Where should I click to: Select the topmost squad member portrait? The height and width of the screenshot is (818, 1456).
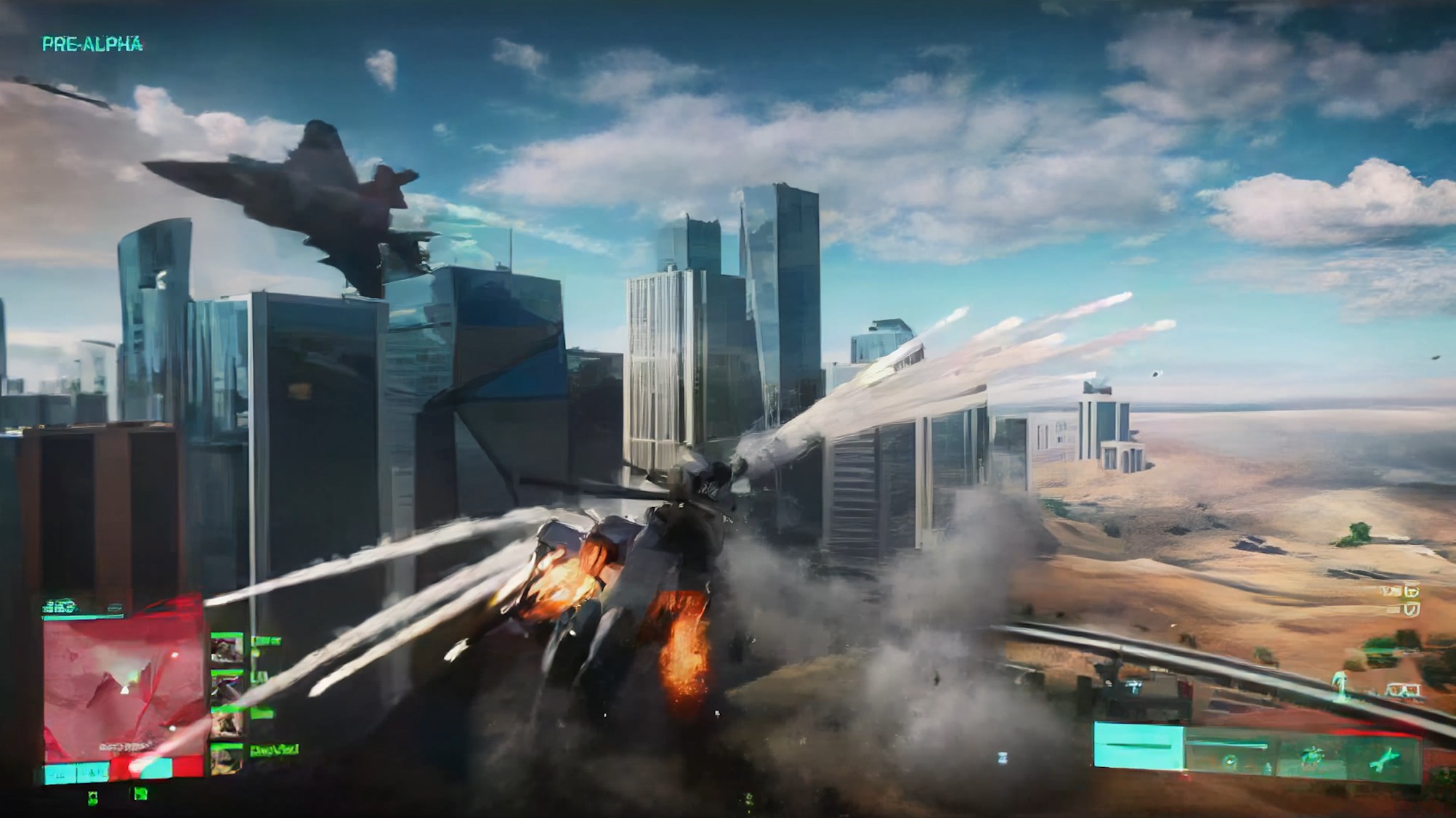click(227, 648)
